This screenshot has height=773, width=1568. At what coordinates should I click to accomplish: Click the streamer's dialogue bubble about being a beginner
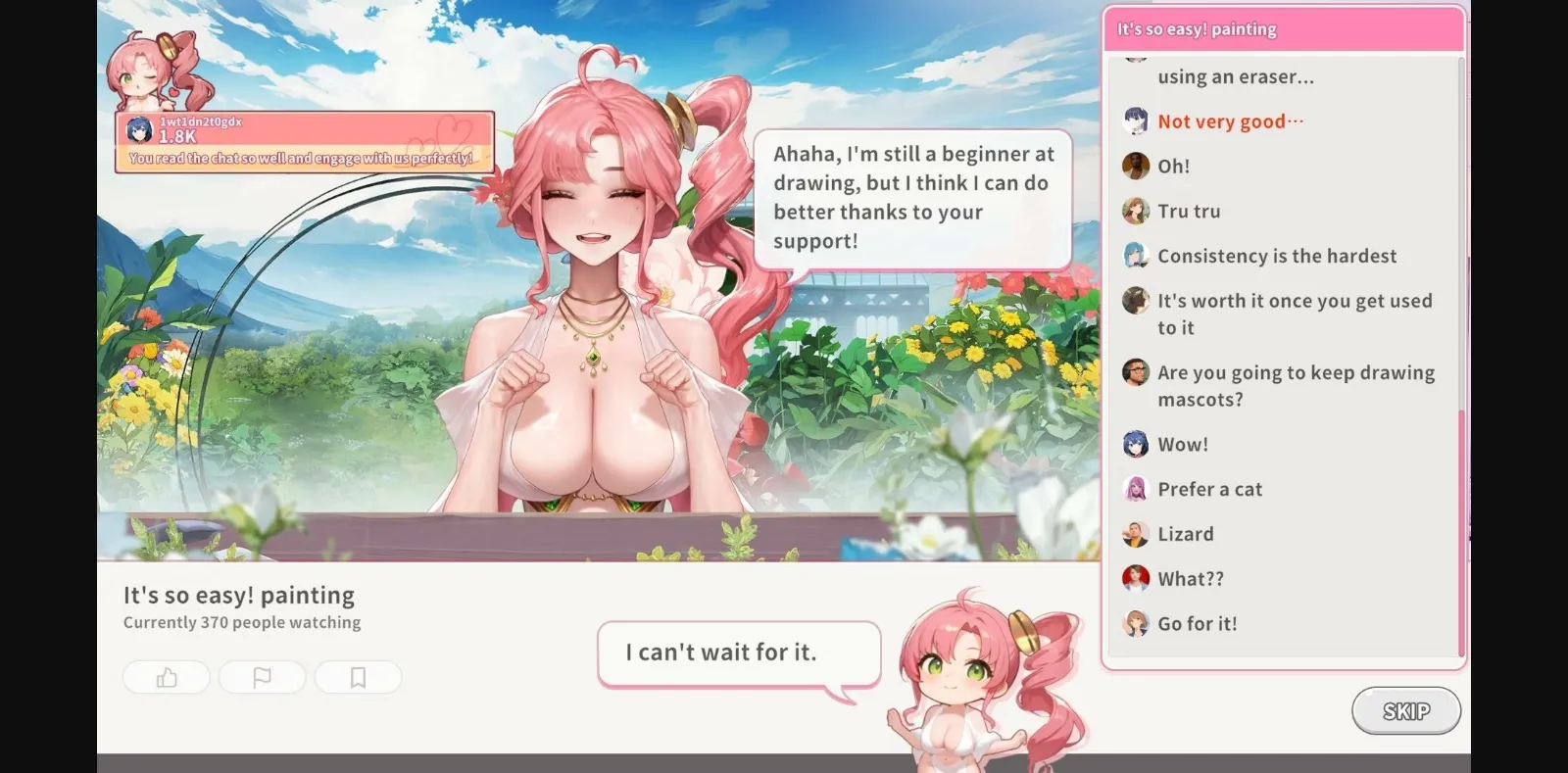coord(911,196)
